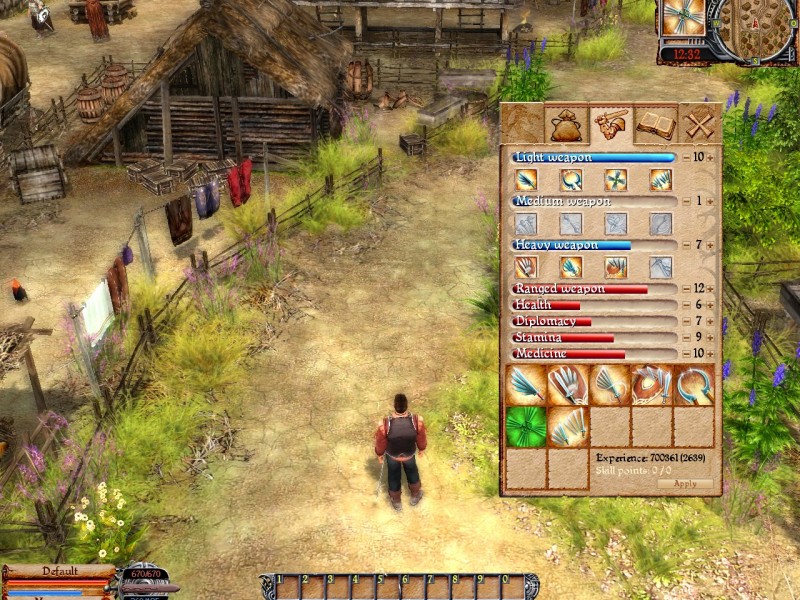Select the green glowing combo slot
Image resolution: width=800 pixels, height=600 pixels.
pyautogui.click(x=526, y=426)
